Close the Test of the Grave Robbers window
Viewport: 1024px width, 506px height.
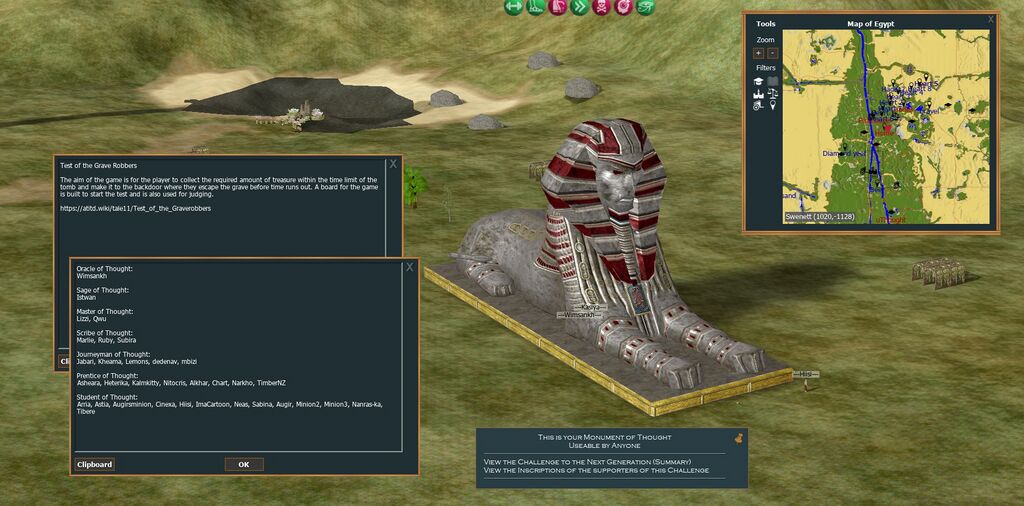point(393,163)
